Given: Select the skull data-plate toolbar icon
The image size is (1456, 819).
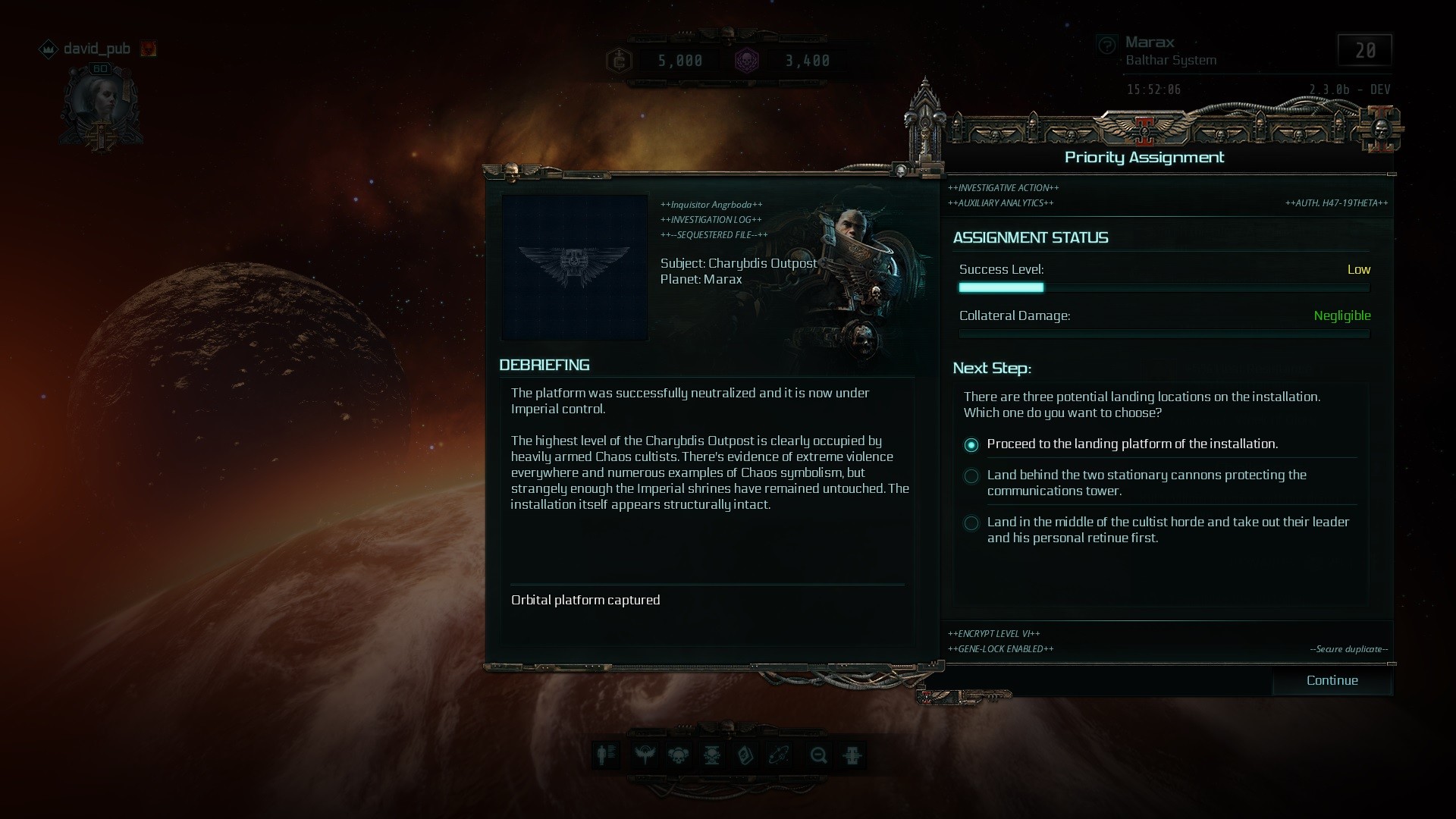Looking at the screenshot, I should click(x=712, y=755).
